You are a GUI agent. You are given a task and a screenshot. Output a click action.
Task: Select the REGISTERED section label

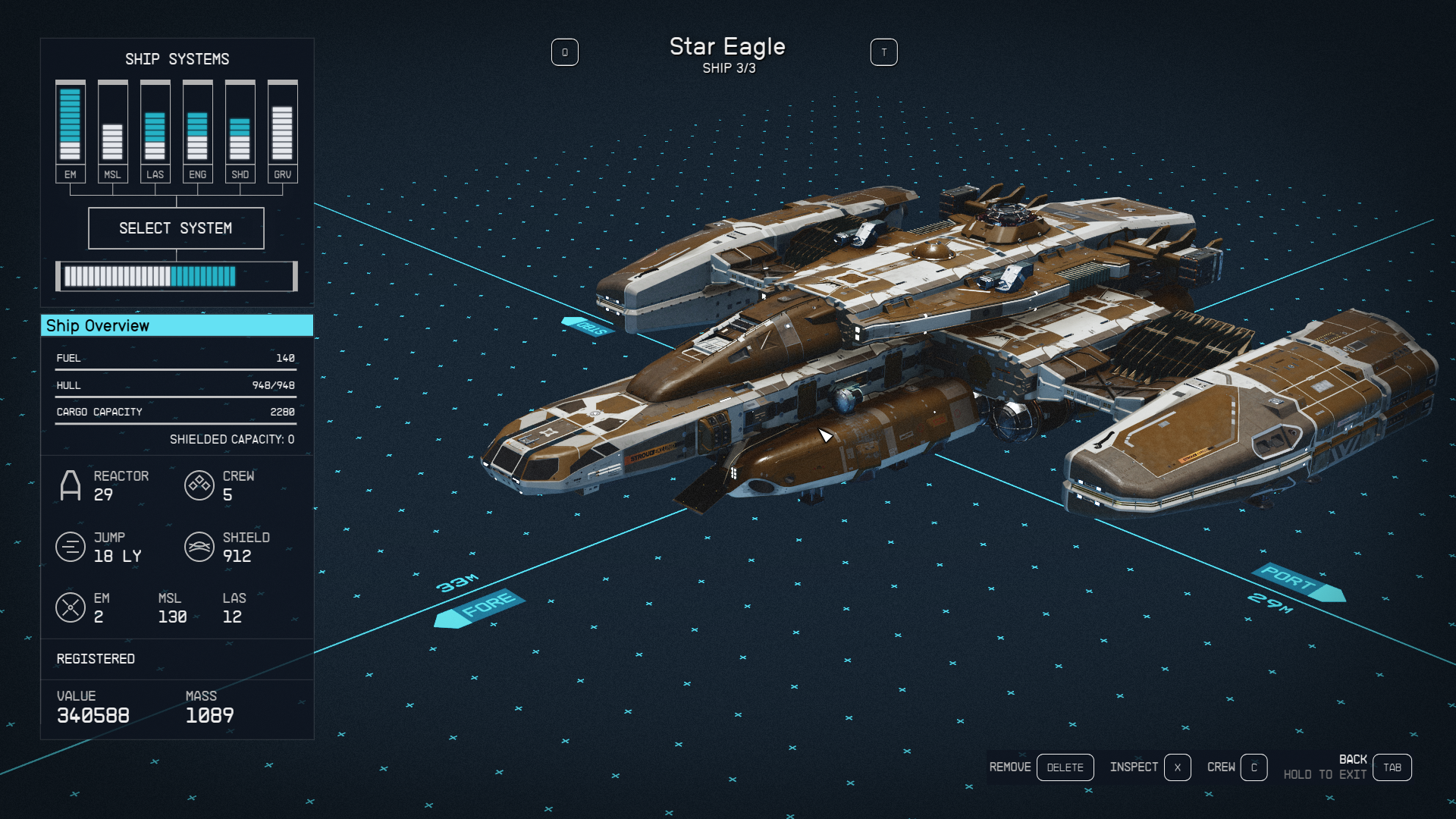(x=95, y=658)
